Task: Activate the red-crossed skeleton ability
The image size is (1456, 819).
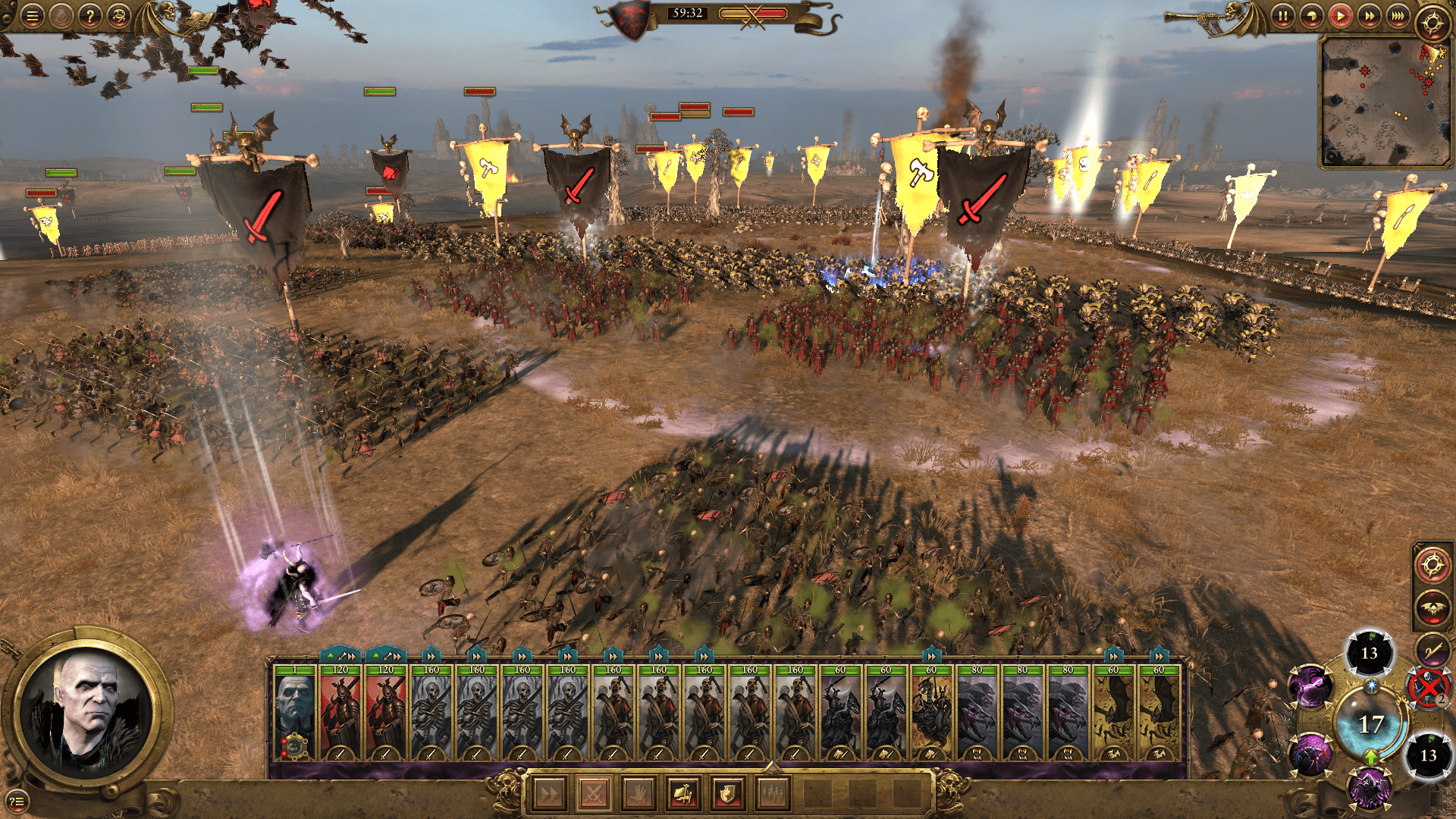Action: (x=1428, y=688)
